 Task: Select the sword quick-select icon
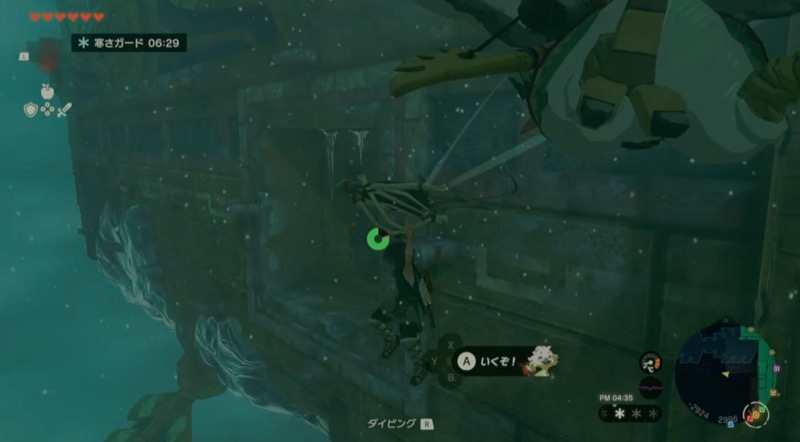point(66,109)
